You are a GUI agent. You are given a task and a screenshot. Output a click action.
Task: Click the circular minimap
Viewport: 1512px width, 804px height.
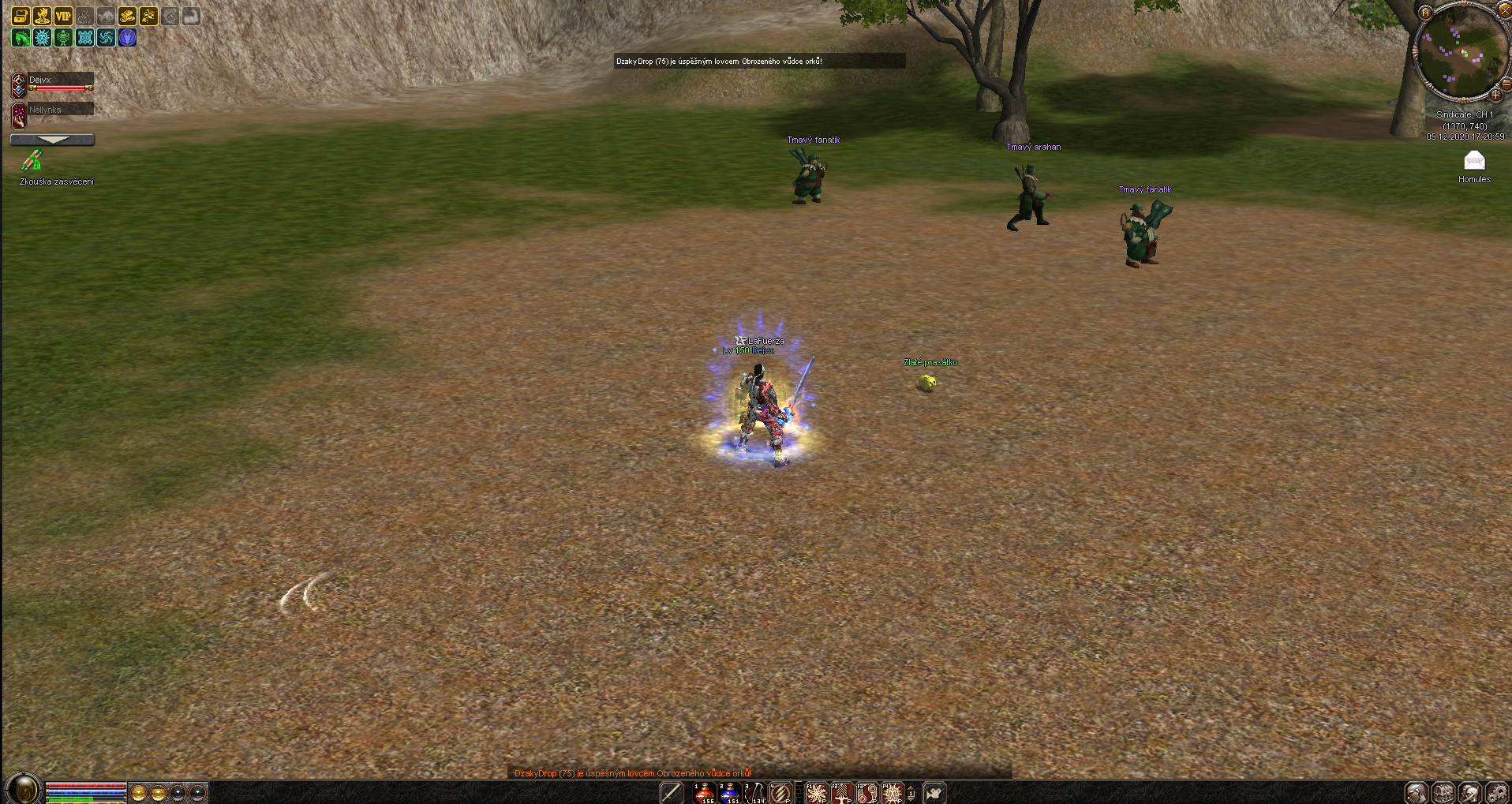1460,54
